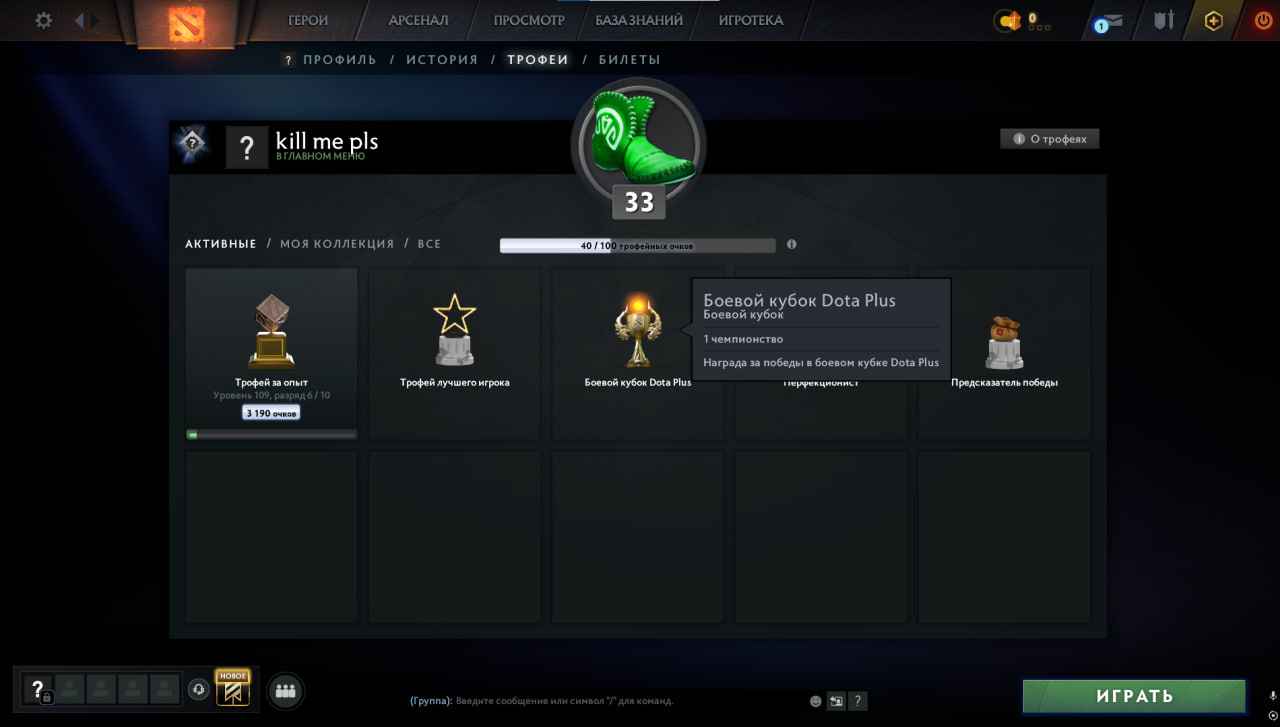Click the trophy points info icon
1280x727 pixels.
791,244
